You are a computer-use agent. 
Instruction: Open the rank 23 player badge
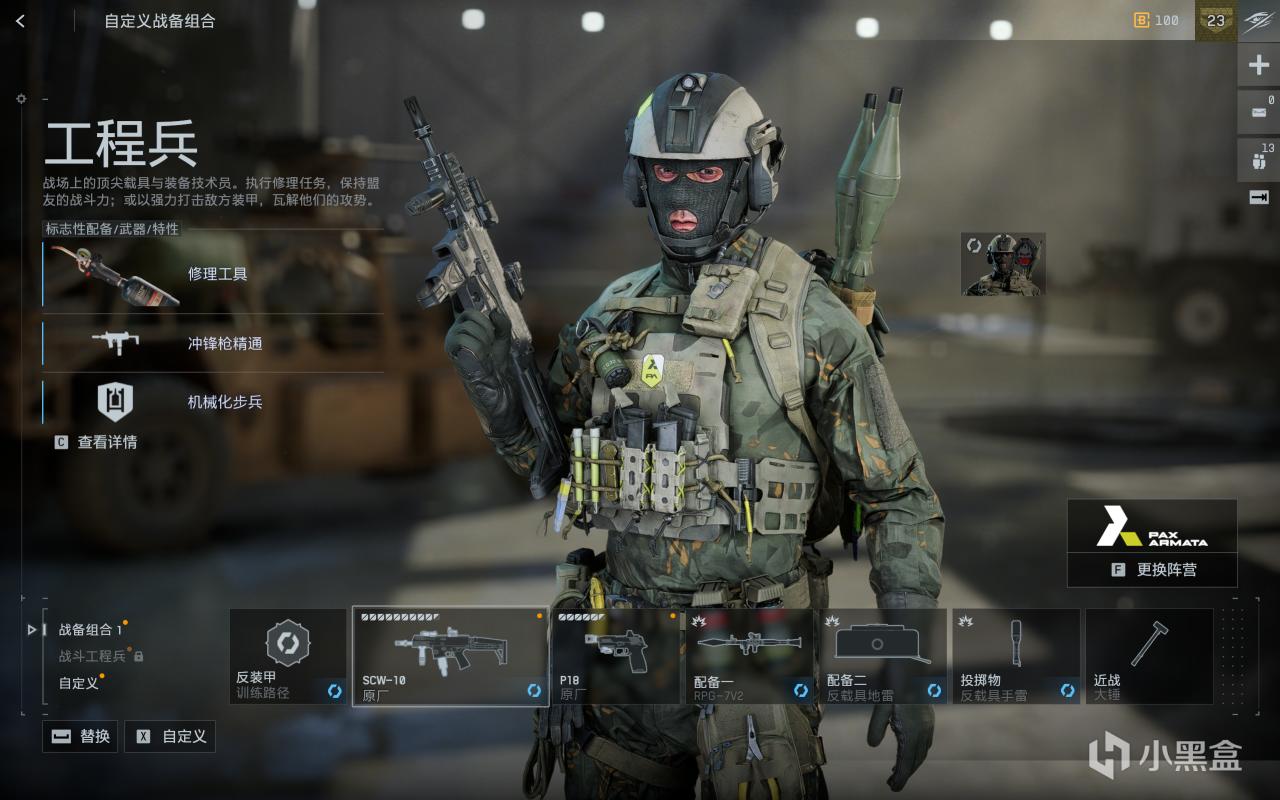pyautogui.click(x=1215, y=21)
